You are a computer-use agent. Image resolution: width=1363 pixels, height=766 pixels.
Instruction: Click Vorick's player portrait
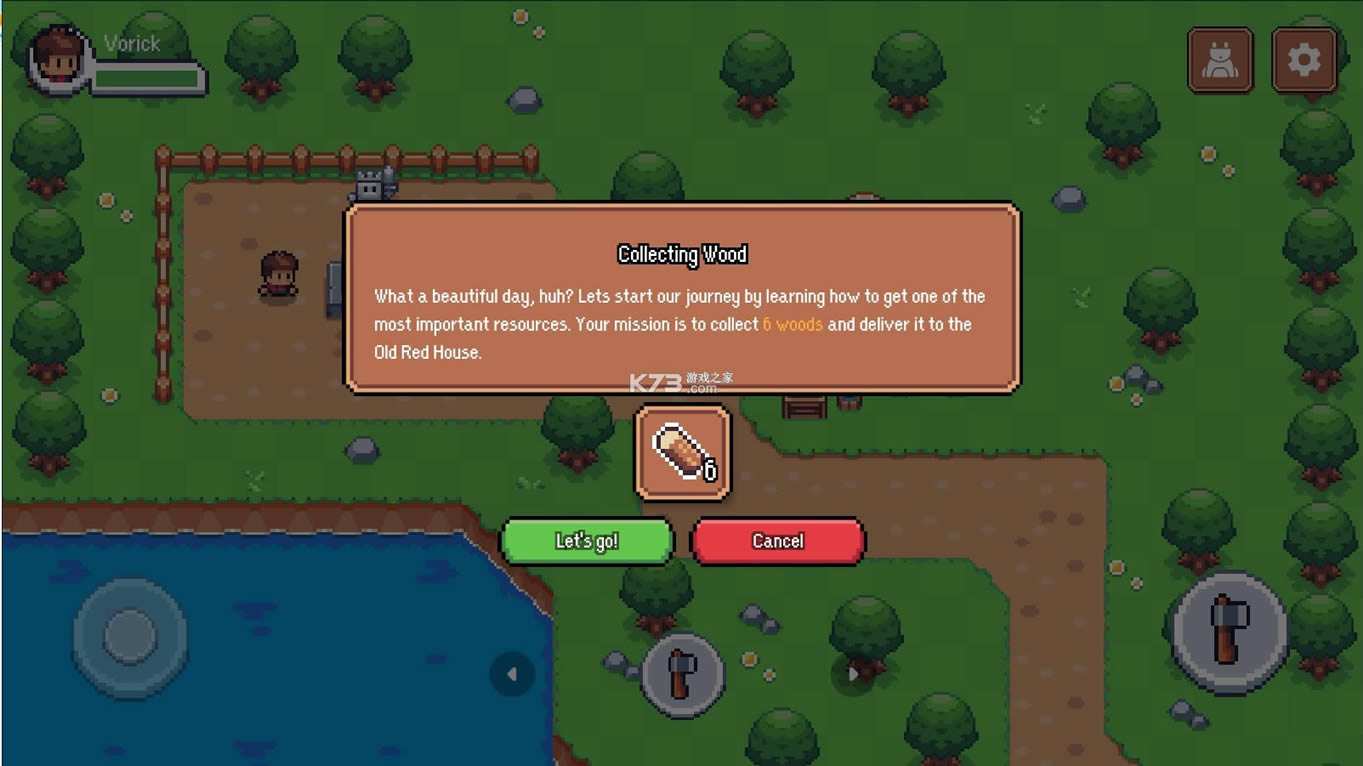point(58,59)
